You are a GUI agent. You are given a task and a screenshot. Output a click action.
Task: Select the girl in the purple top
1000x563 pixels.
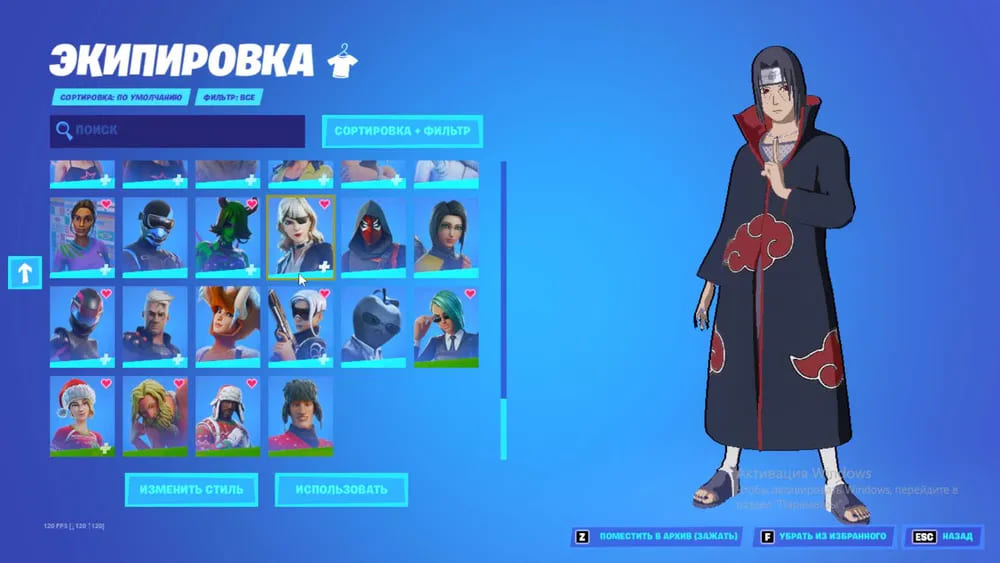(x=82, y=236)
